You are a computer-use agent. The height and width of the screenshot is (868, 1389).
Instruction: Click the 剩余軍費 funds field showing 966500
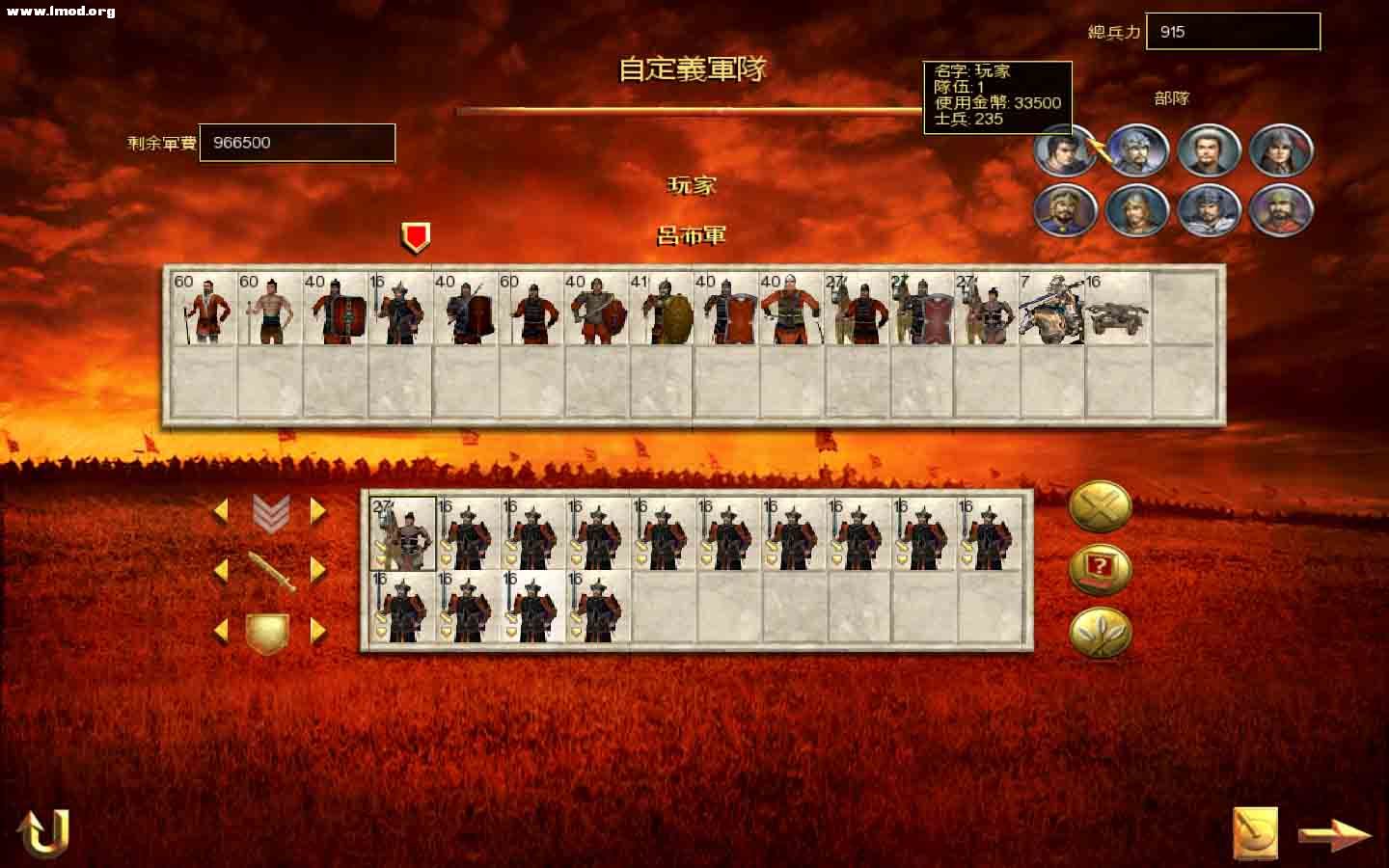295,142
